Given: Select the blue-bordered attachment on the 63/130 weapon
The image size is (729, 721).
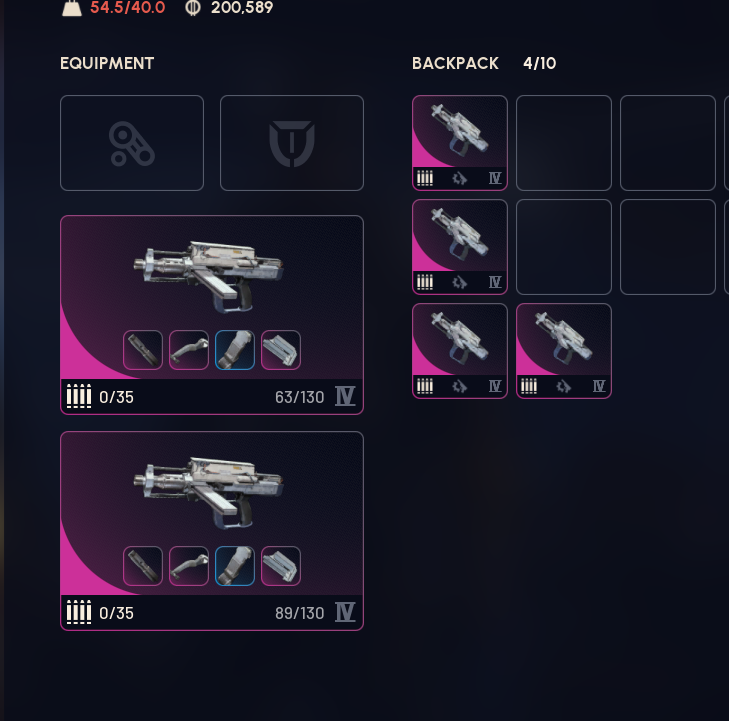Looking at the screenshot, I should (235, 350).
